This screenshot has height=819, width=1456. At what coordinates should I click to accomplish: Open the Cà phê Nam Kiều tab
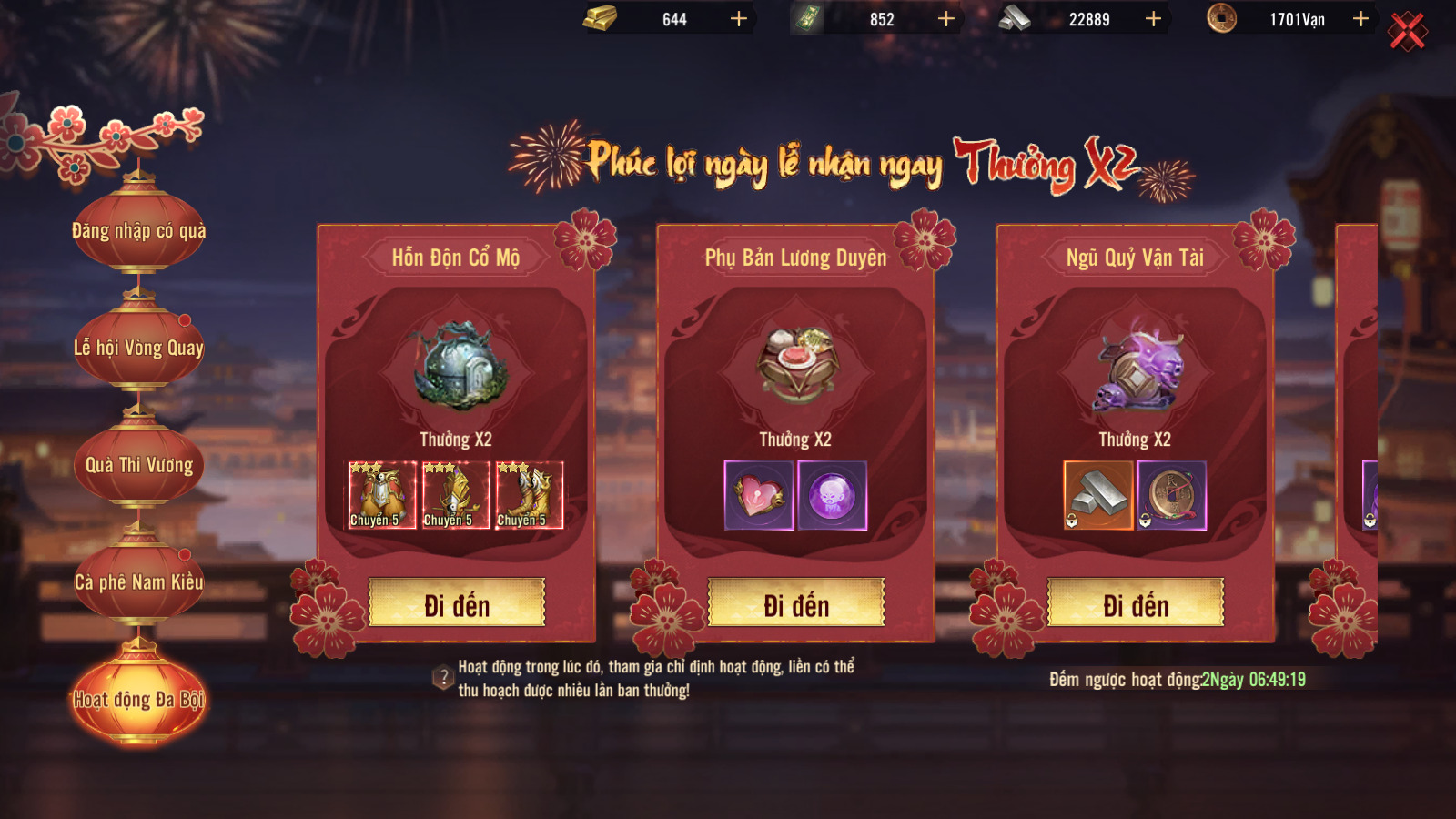[x=139, y=582]
